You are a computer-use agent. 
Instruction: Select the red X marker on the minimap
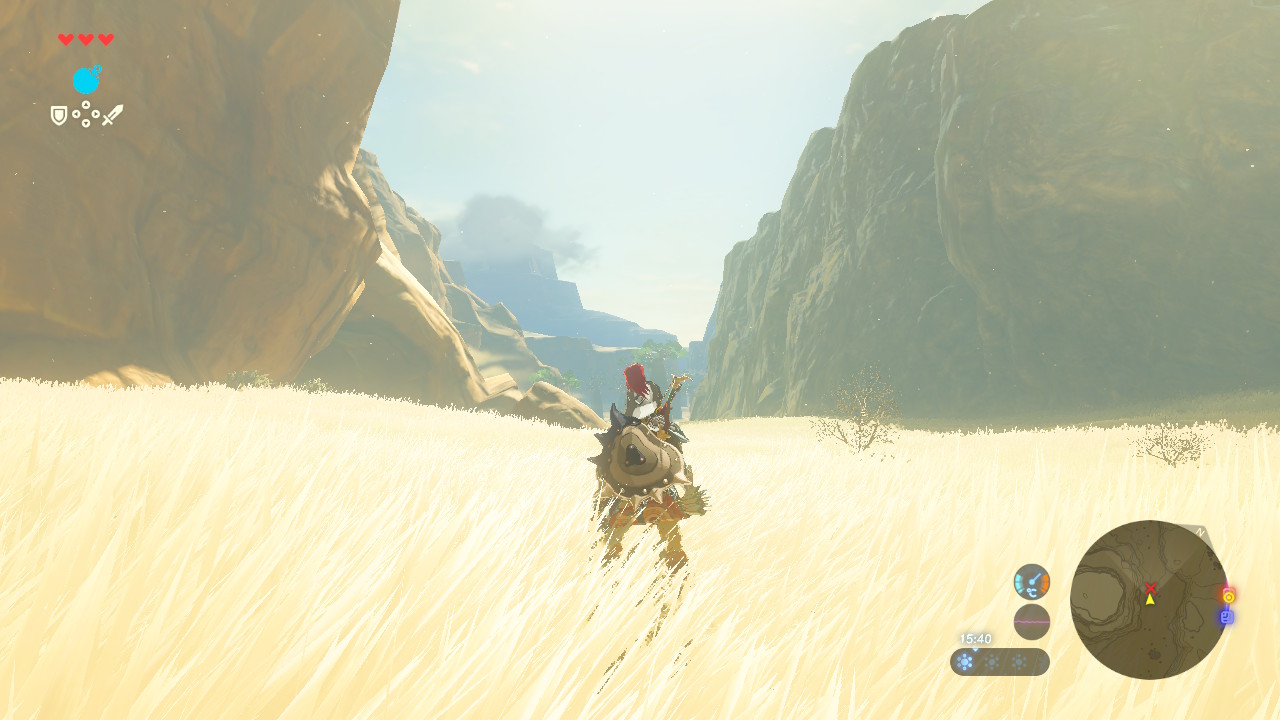pyautogui.click(x=1150, y=587)
